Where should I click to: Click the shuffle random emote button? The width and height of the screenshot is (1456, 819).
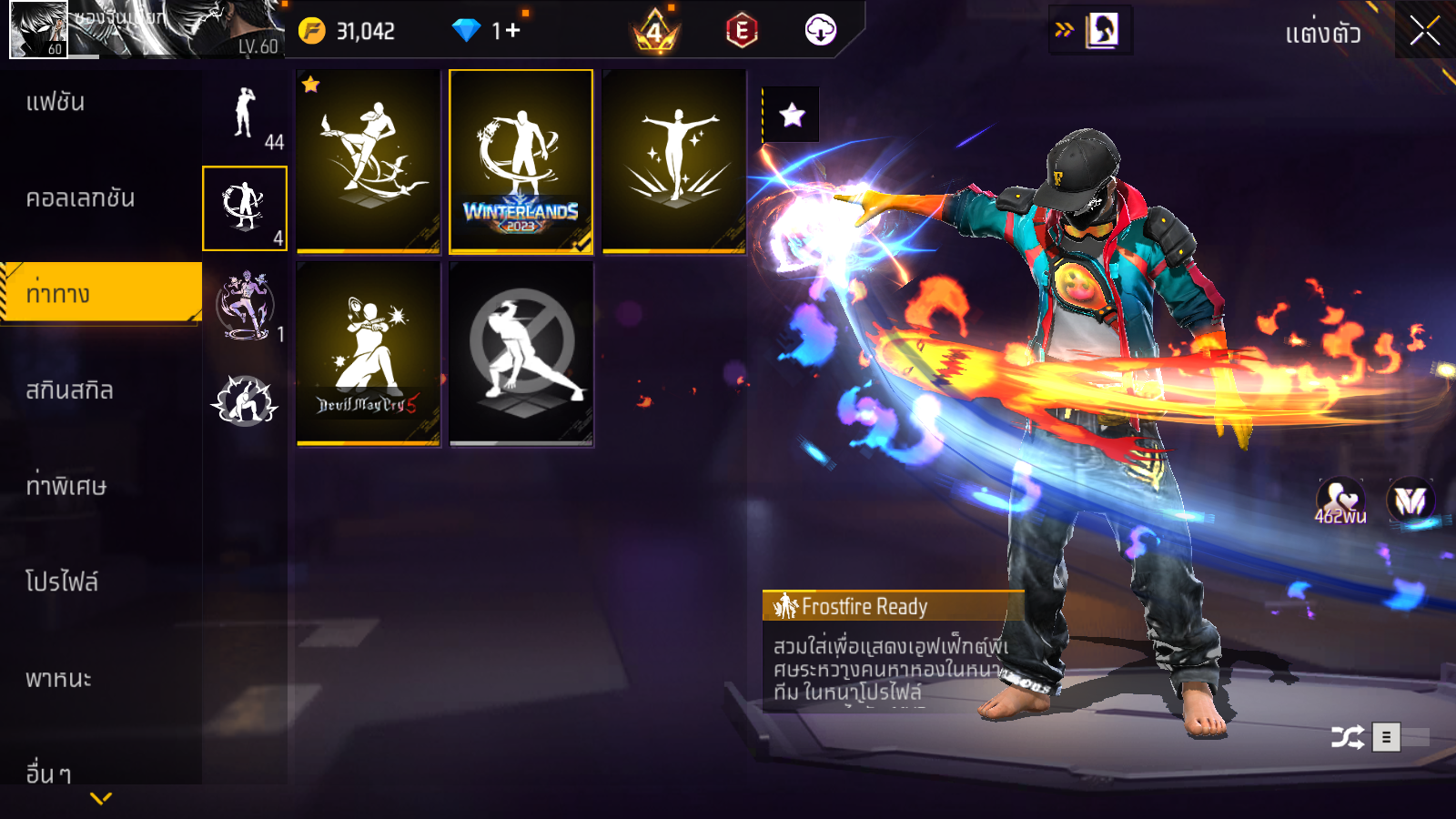coord(1347,737)
